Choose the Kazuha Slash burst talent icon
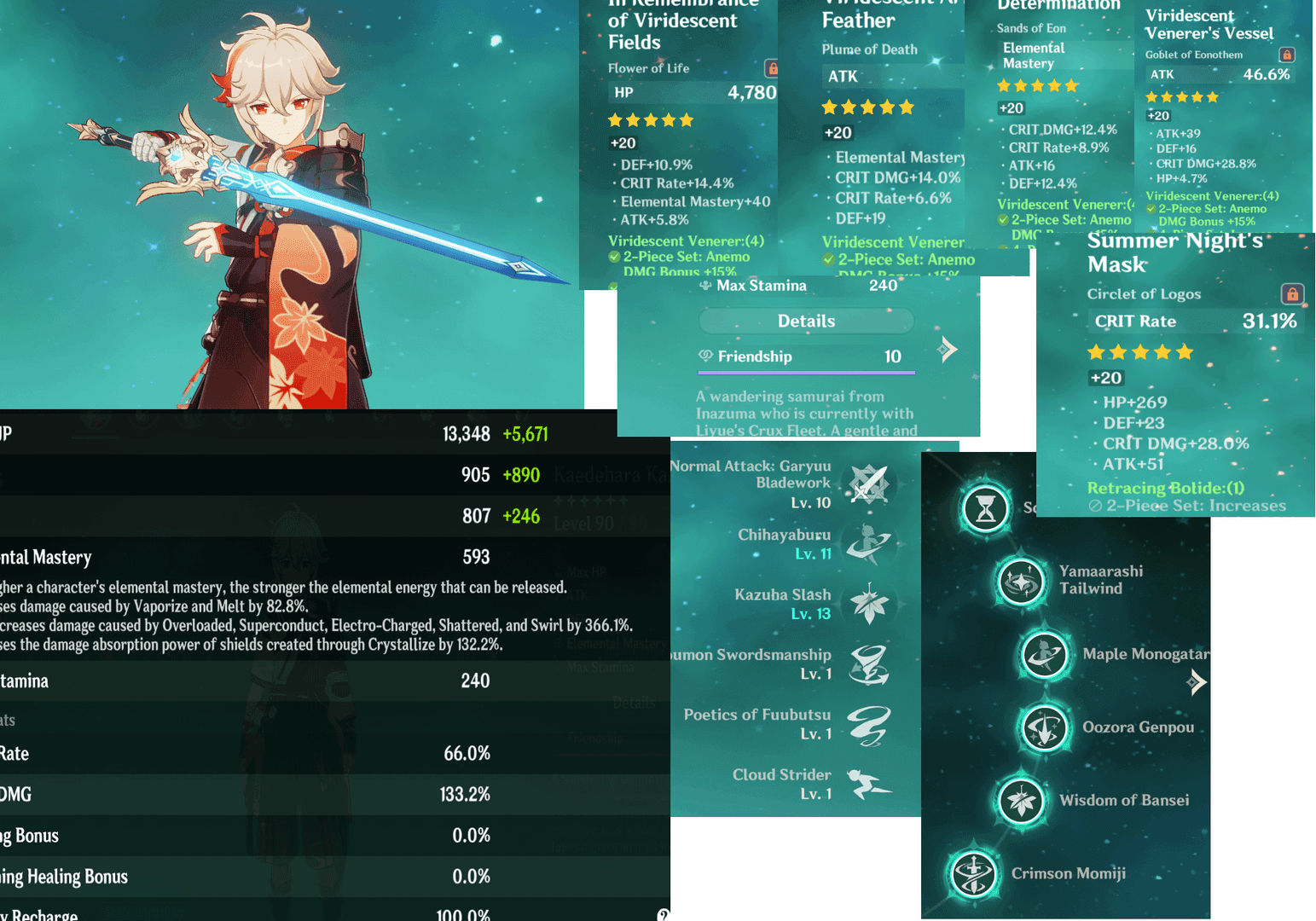The image size is (1316, 921). (869, 604)
